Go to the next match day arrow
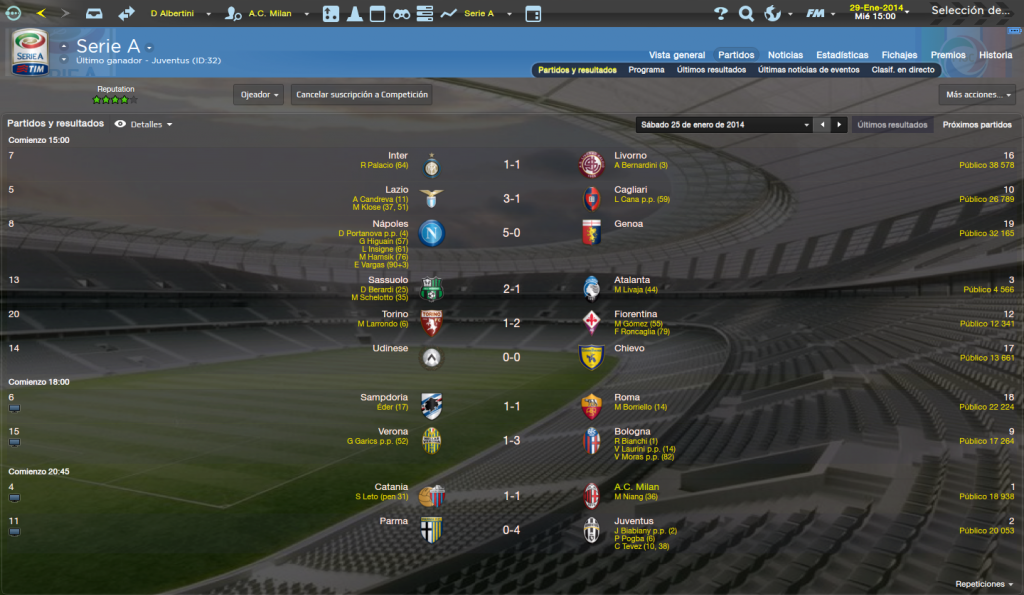This screenshot has width=1024, height=595. (839, 125)
